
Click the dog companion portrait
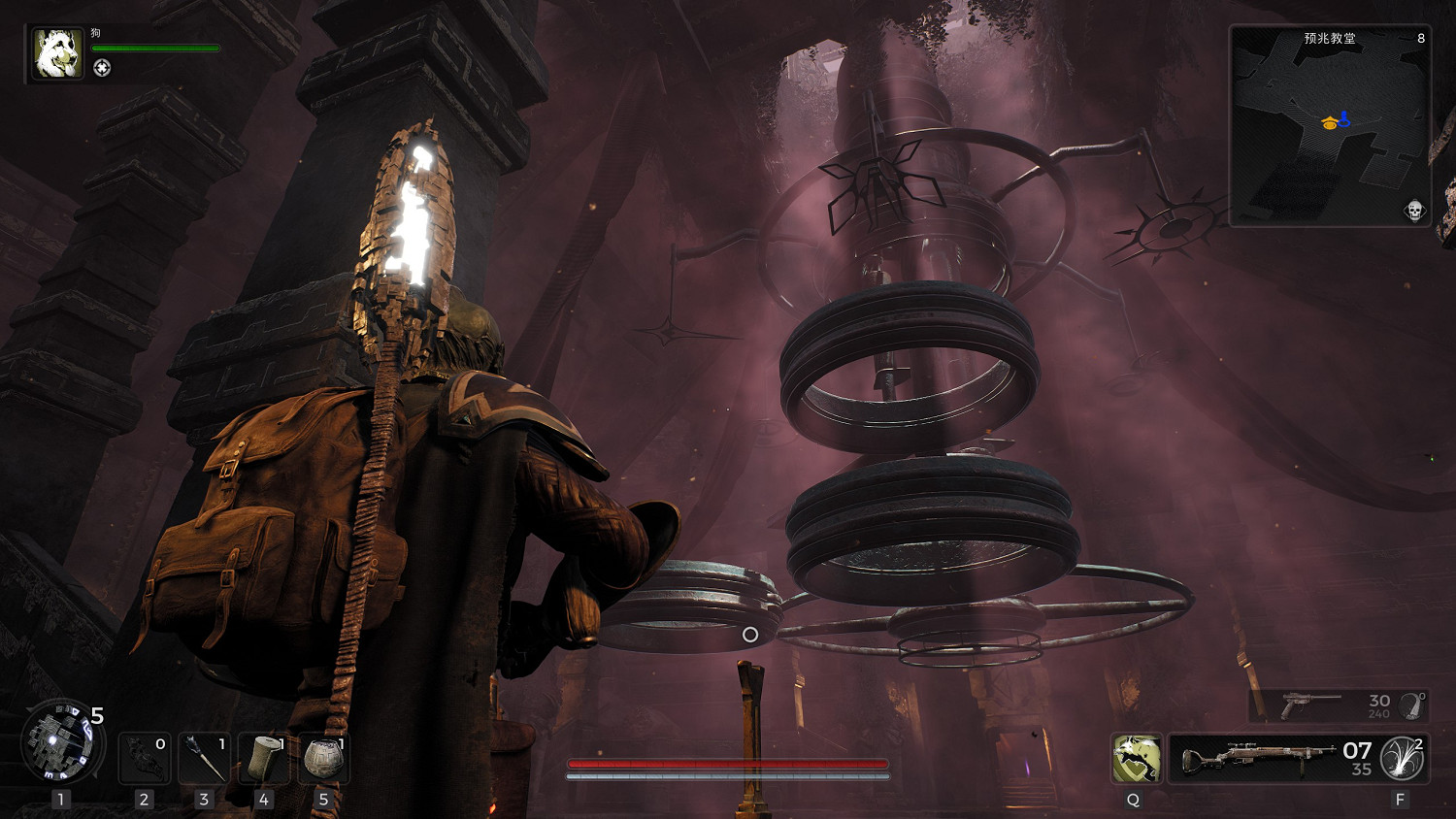coord(58,52)
